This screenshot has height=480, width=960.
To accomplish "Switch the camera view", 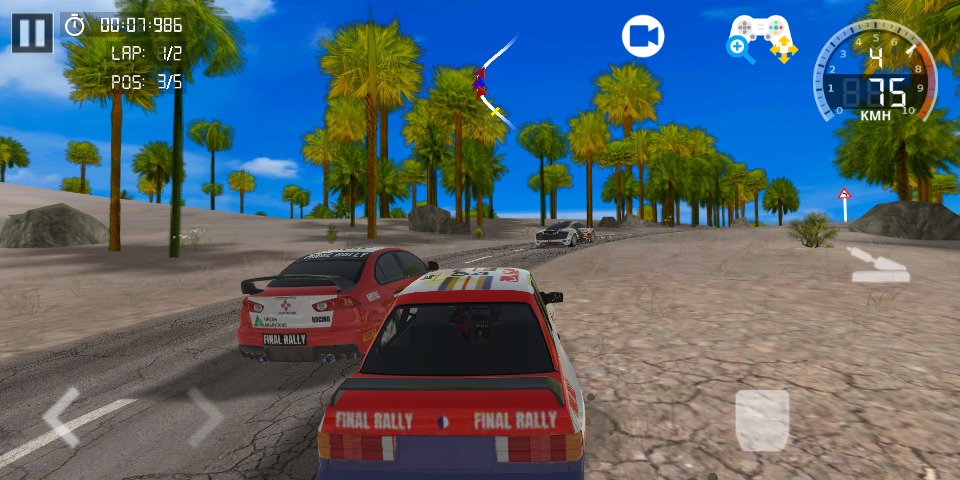I will click(643, 37).
